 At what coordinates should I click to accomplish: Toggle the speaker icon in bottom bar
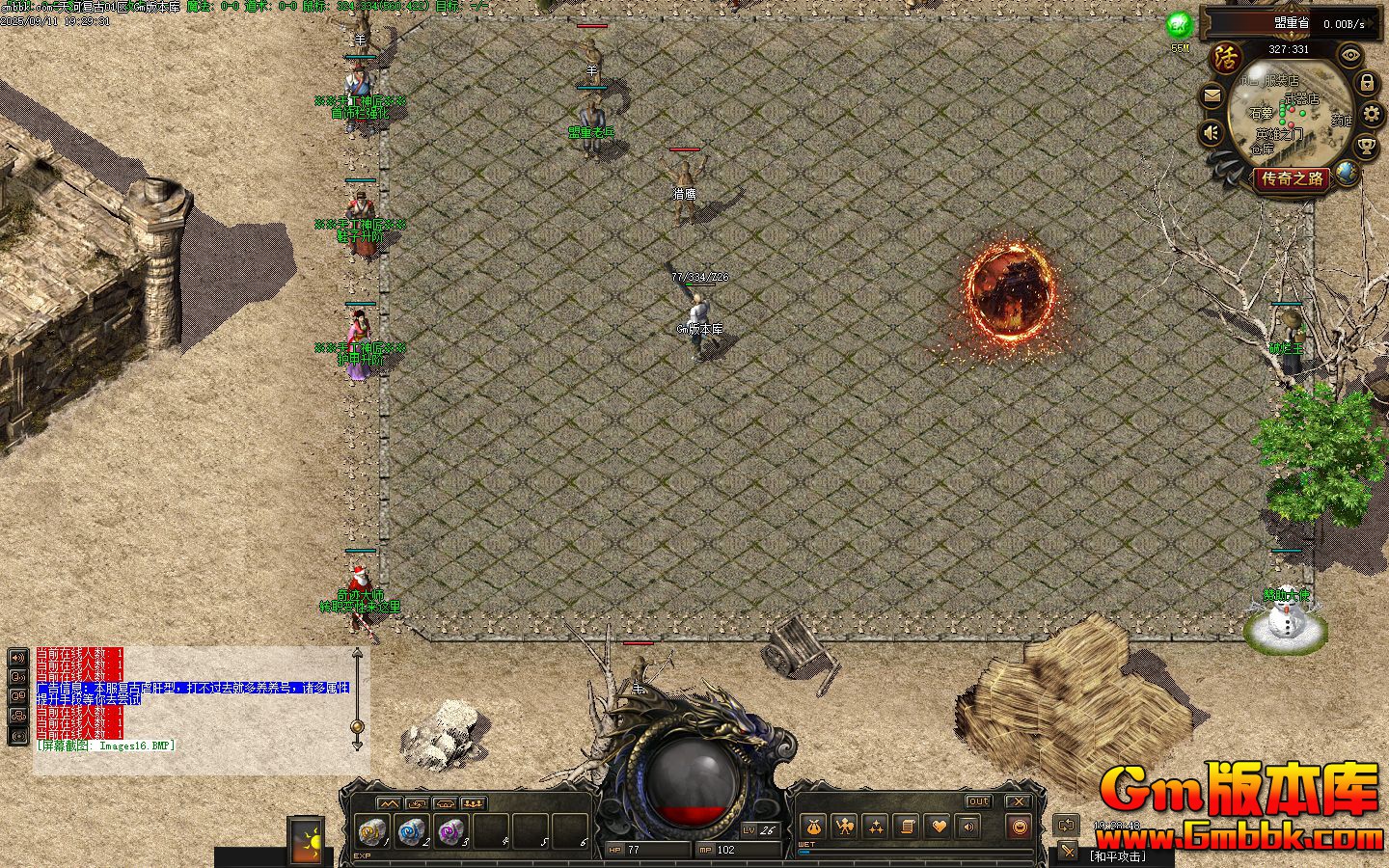(968, 827)
